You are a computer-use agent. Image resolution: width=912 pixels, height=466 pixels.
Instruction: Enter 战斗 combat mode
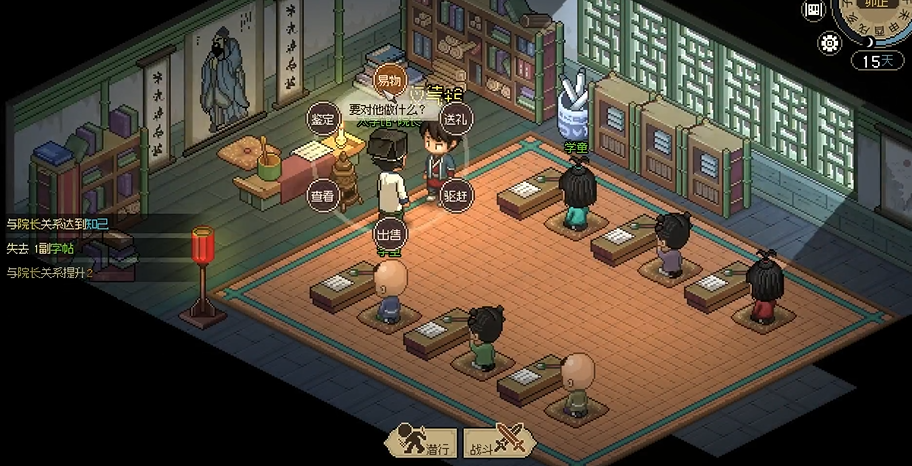click(494, 441)
